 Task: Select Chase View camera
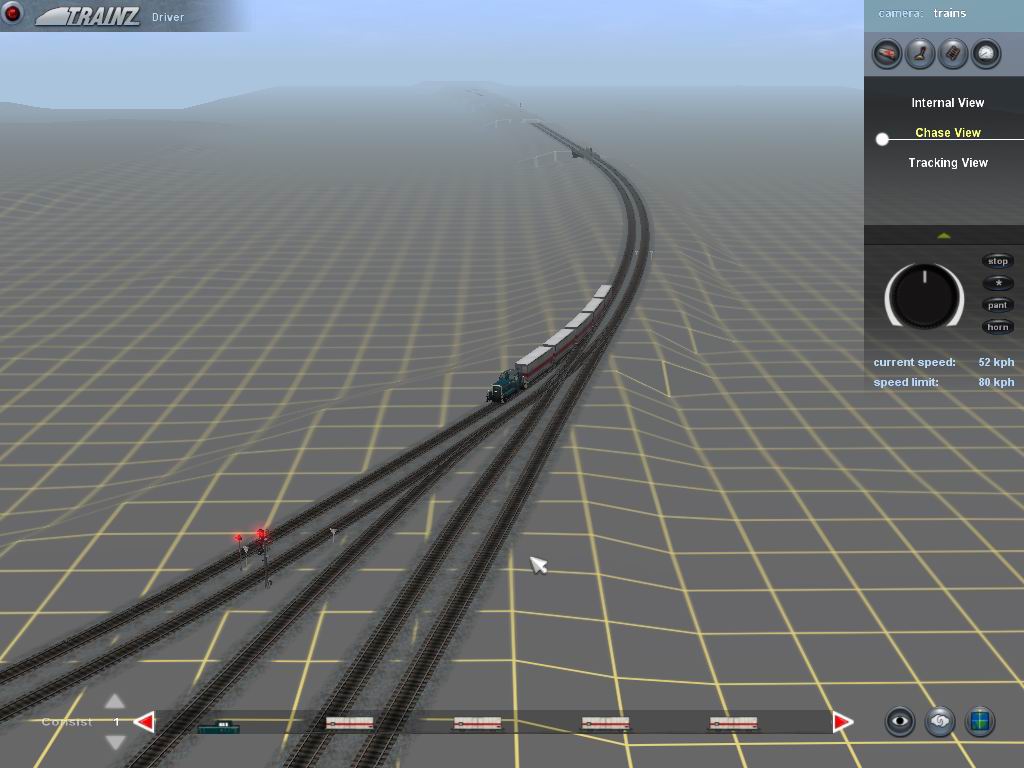pos(947,133)
